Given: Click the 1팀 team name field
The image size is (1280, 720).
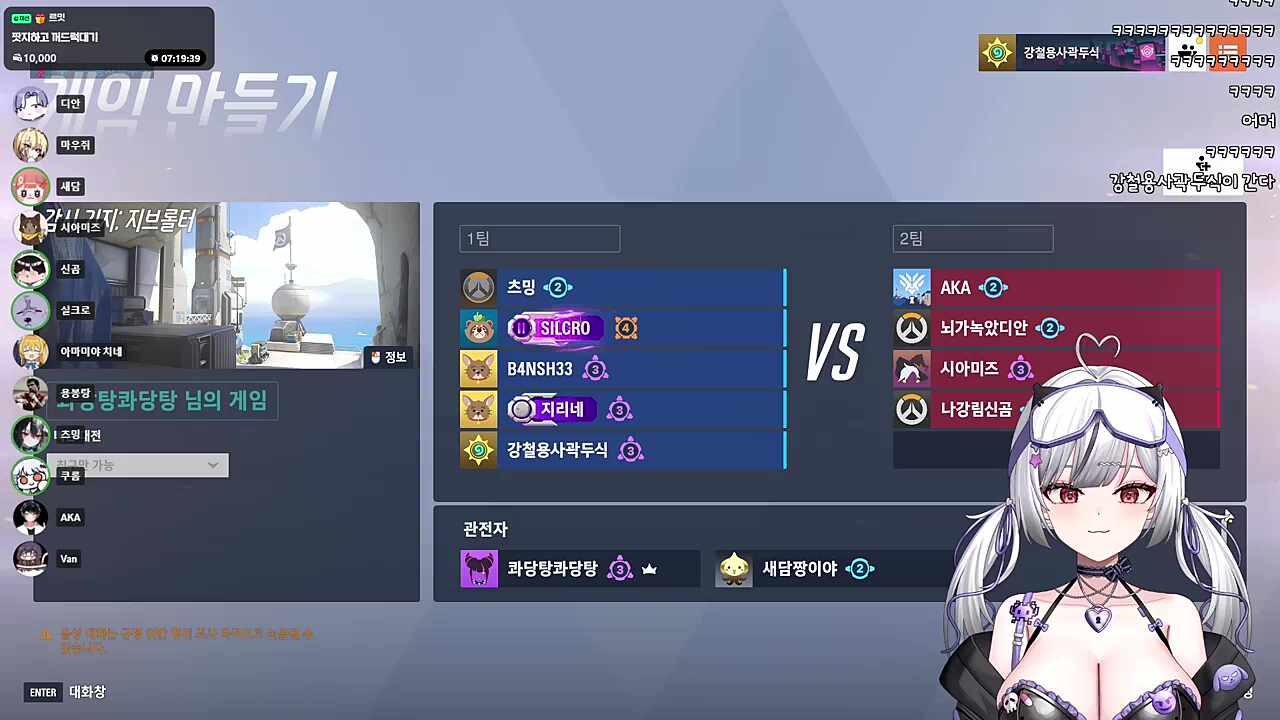Looking at the screenshot, I should pos(538,238).
